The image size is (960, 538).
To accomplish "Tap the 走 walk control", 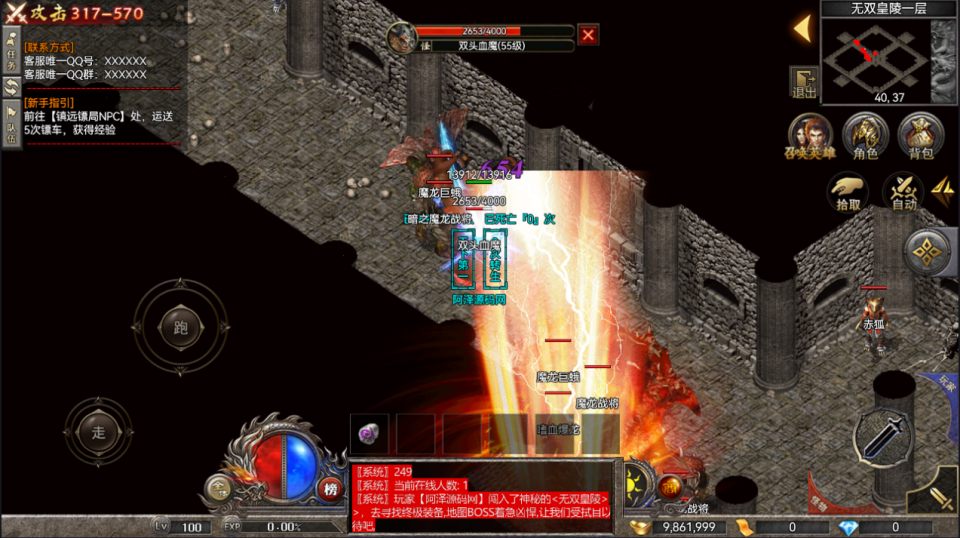I will 98,432.
